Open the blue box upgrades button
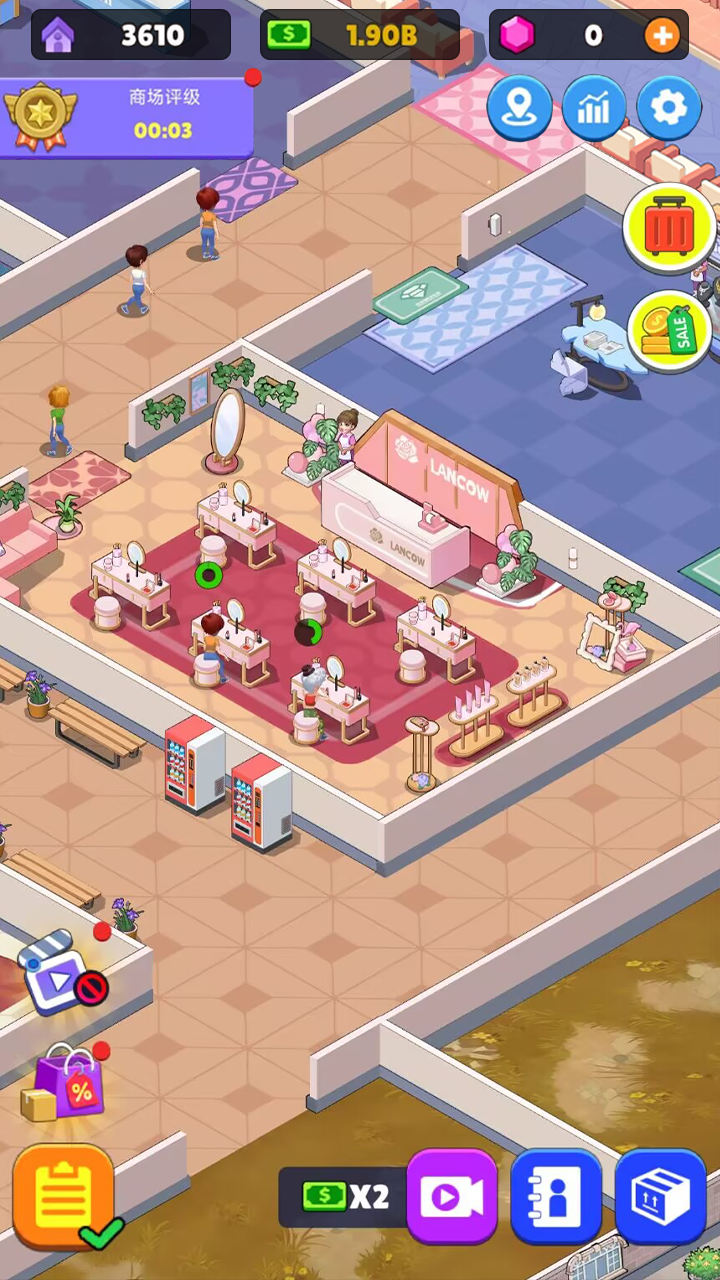720x1280 pixels. coord(660,1196)
